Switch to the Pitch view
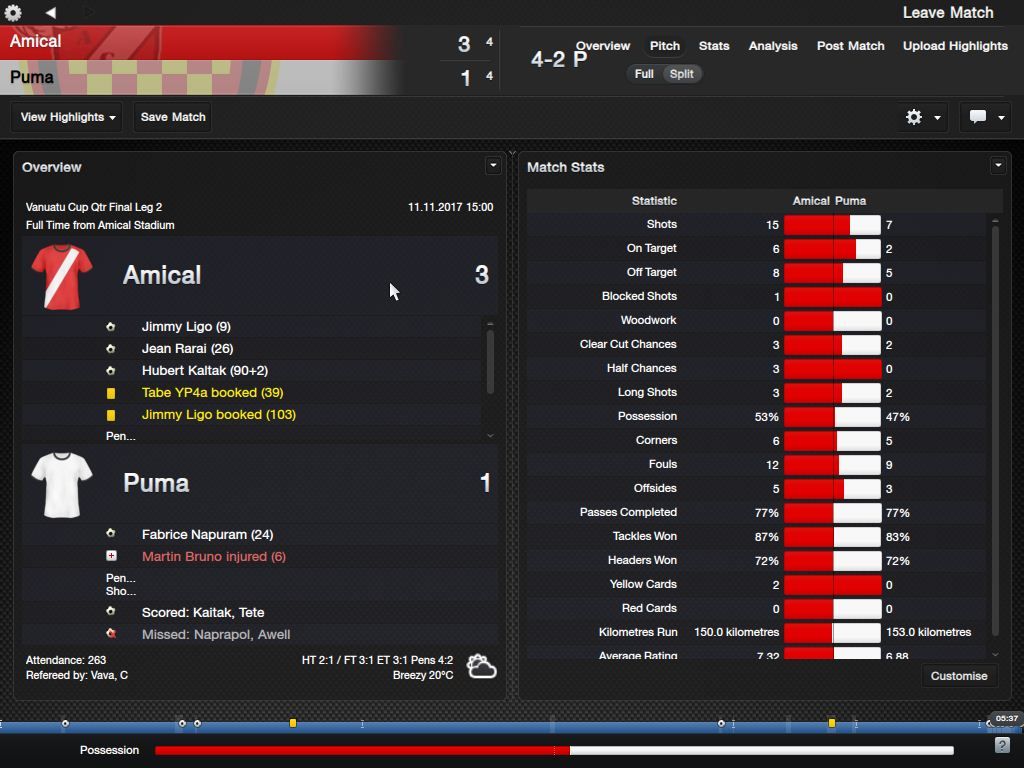This screenshot has width=1024, height=768. (x=664, y=46)
